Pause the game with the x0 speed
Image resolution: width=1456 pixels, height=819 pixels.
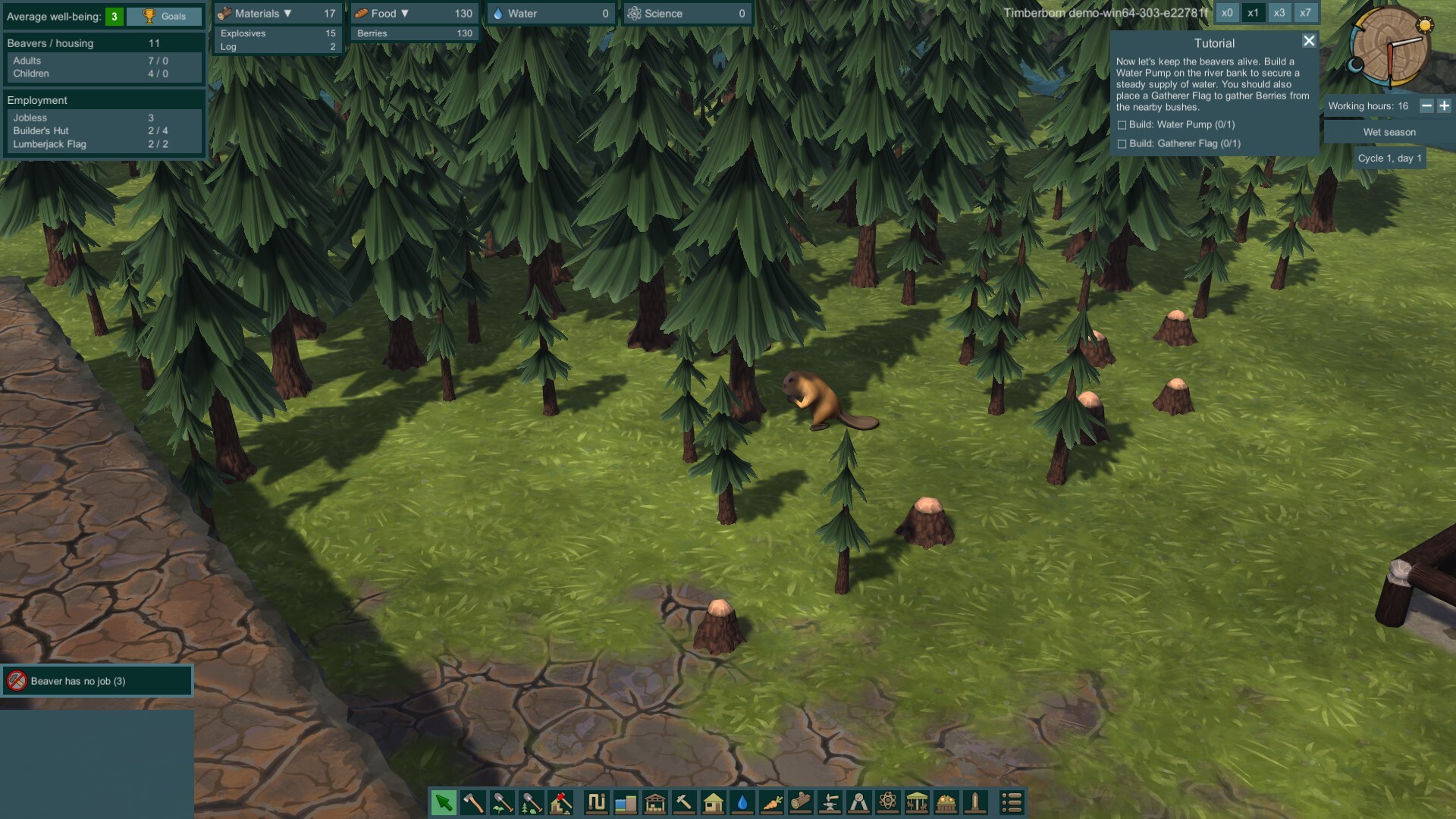tap(1227, 13)
